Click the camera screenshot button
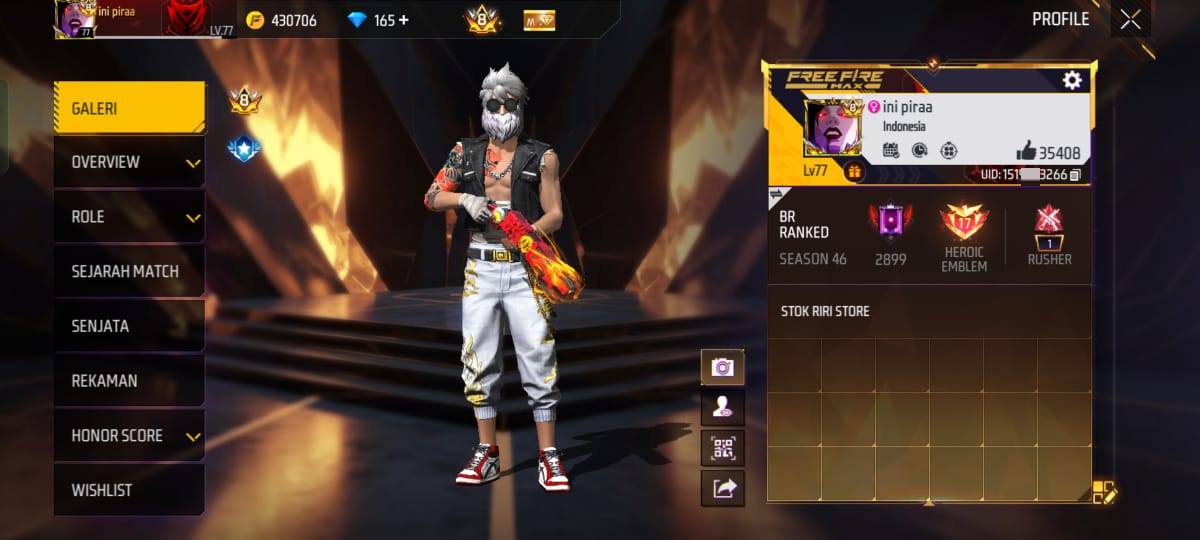 pyautogui.click(x=722, y=368)
